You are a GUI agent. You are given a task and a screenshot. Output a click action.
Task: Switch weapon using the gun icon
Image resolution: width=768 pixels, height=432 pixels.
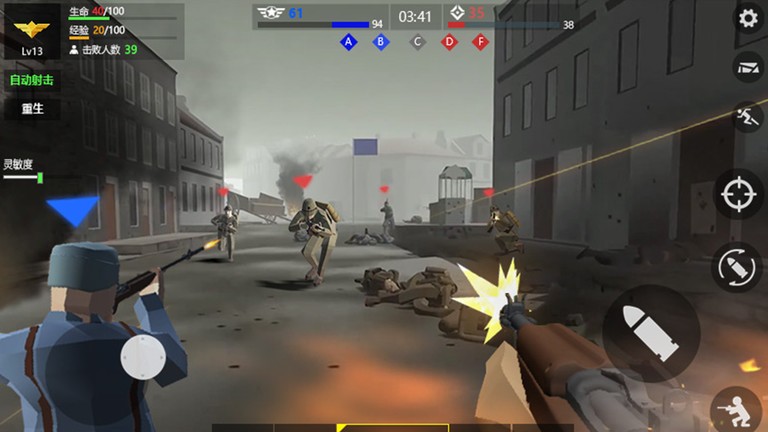[x=747, y=67]
